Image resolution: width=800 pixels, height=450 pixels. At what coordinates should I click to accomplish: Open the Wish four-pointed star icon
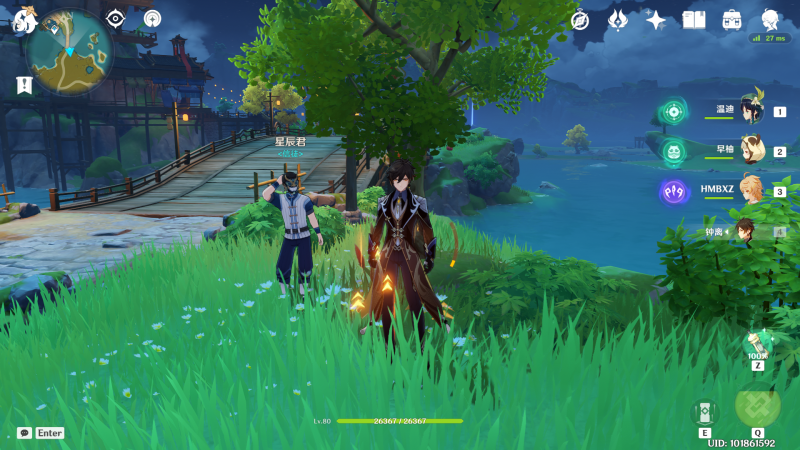click(x=656, y=20)
